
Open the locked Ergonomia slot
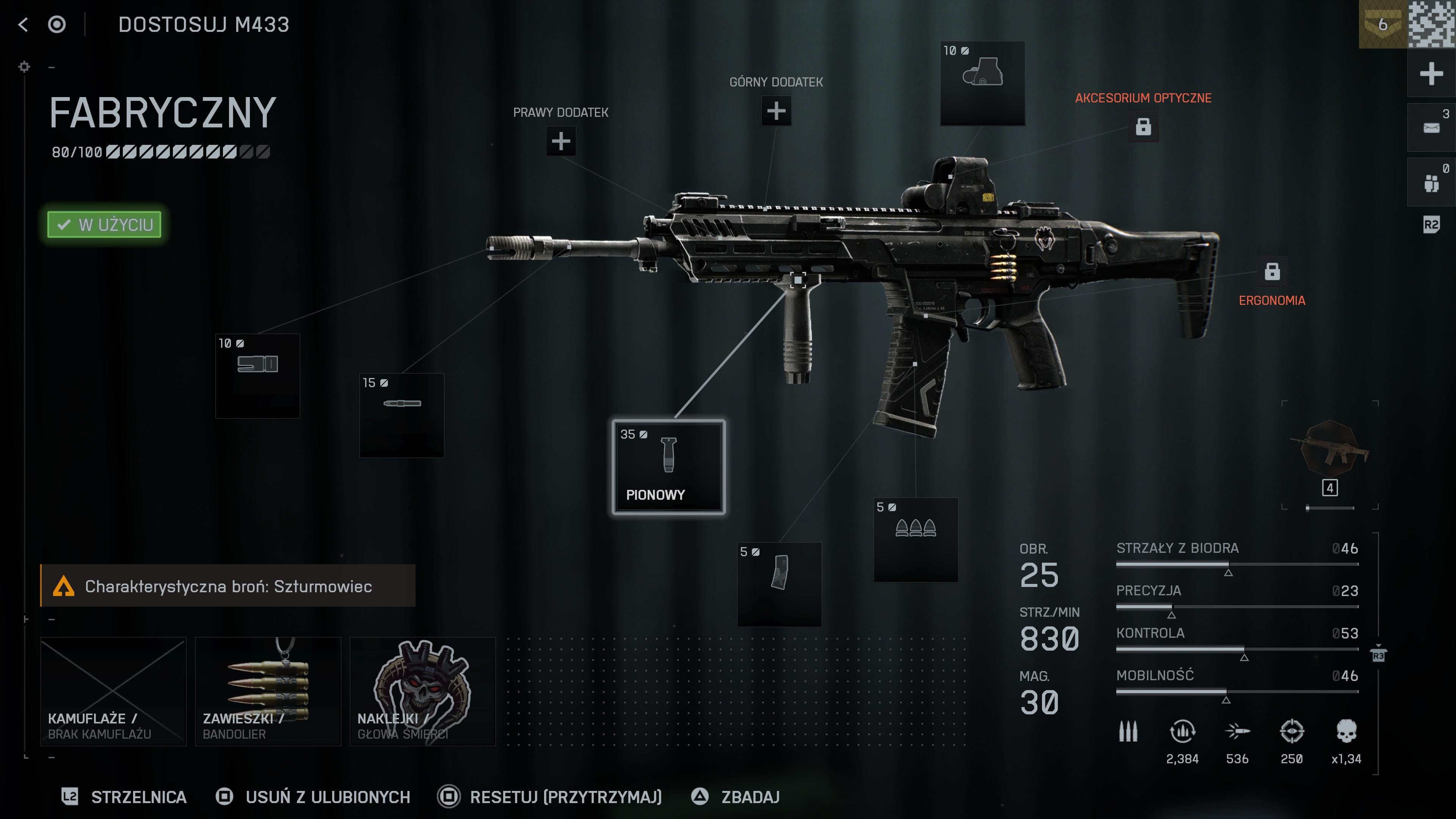coord(1272,271)
